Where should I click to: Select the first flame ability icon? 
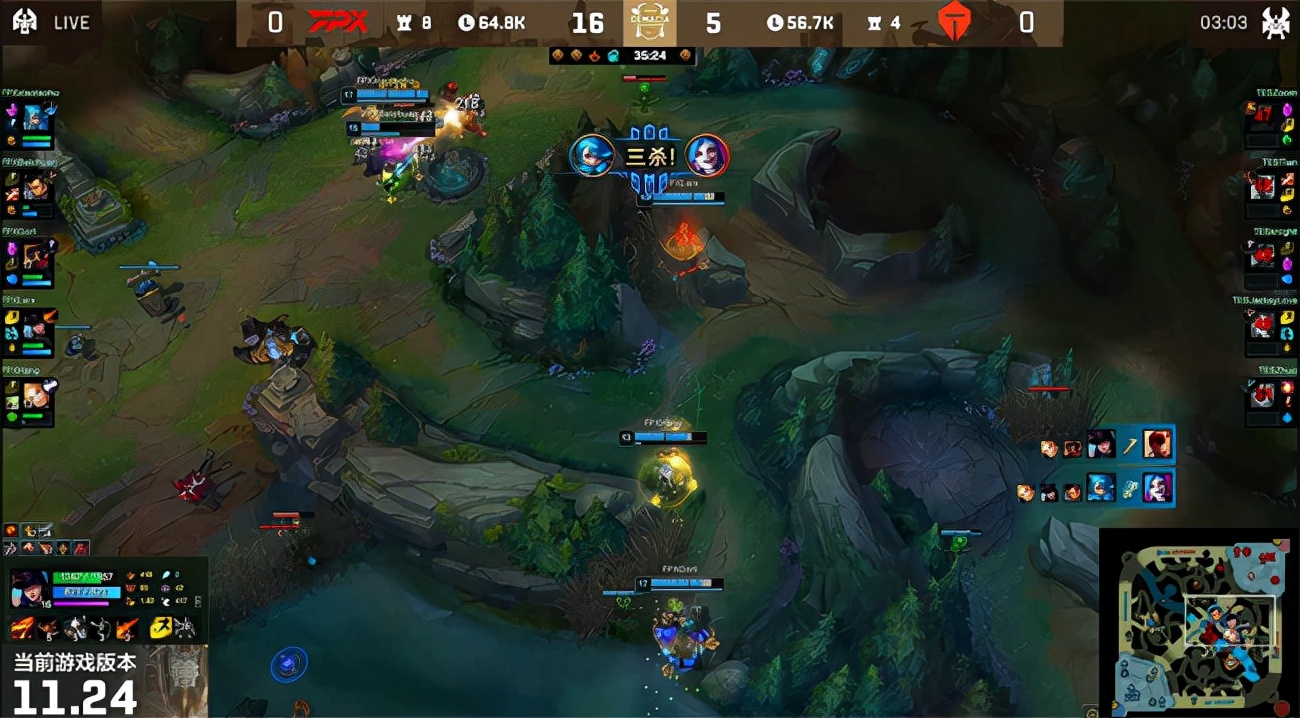tap(21, 628)
